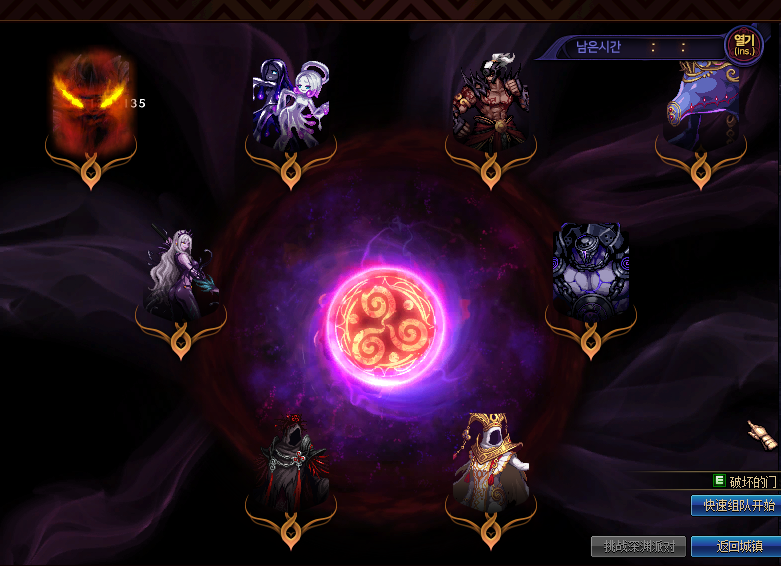The width and height of the screenshot is (781, 566).
Task: Return to town with 返回城镇
Action: (735, 546)
